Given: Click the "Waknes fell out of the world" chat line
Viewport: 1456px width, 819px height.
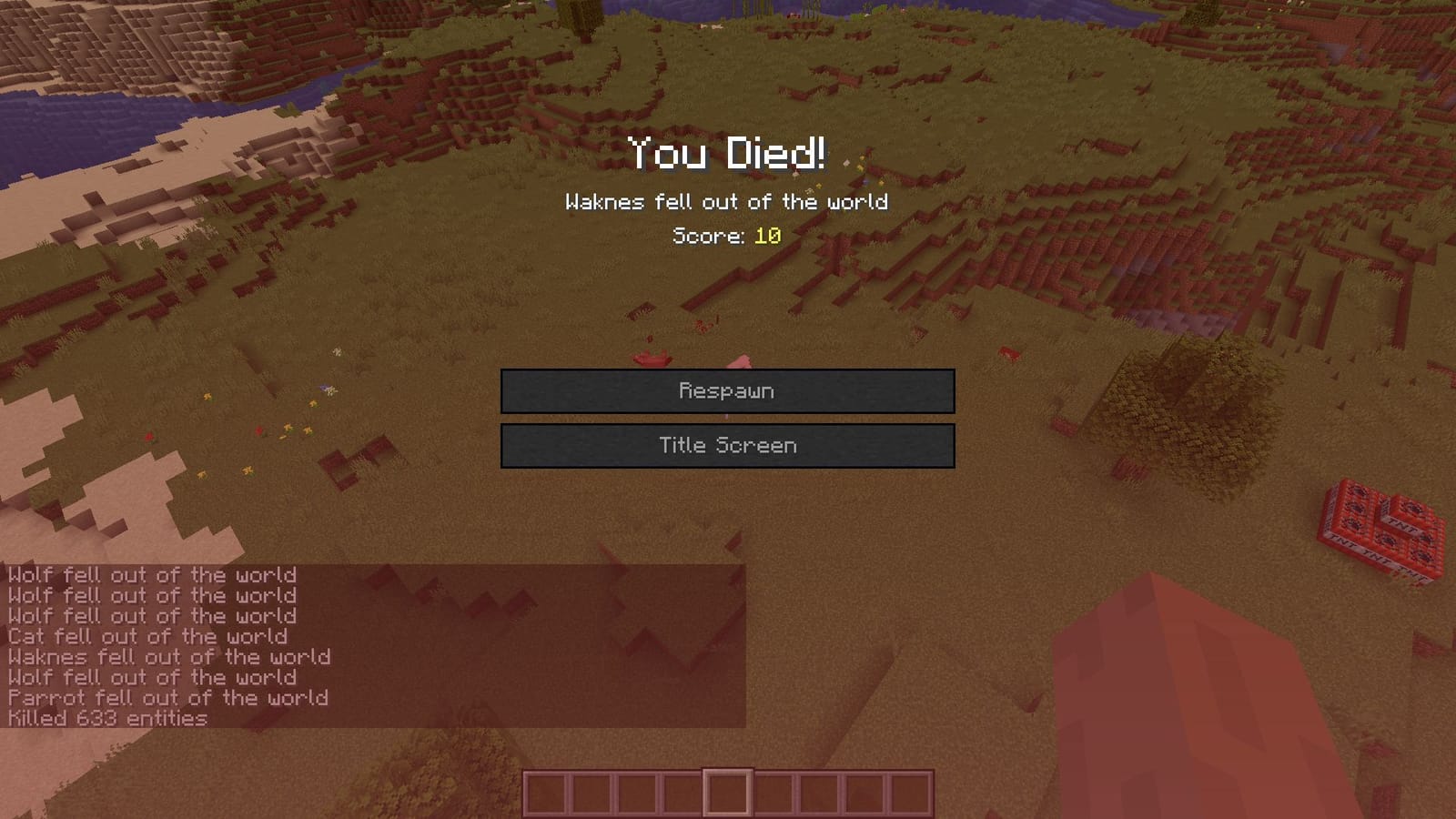Looking at the screenshot, I should click(x=168, y=657).
